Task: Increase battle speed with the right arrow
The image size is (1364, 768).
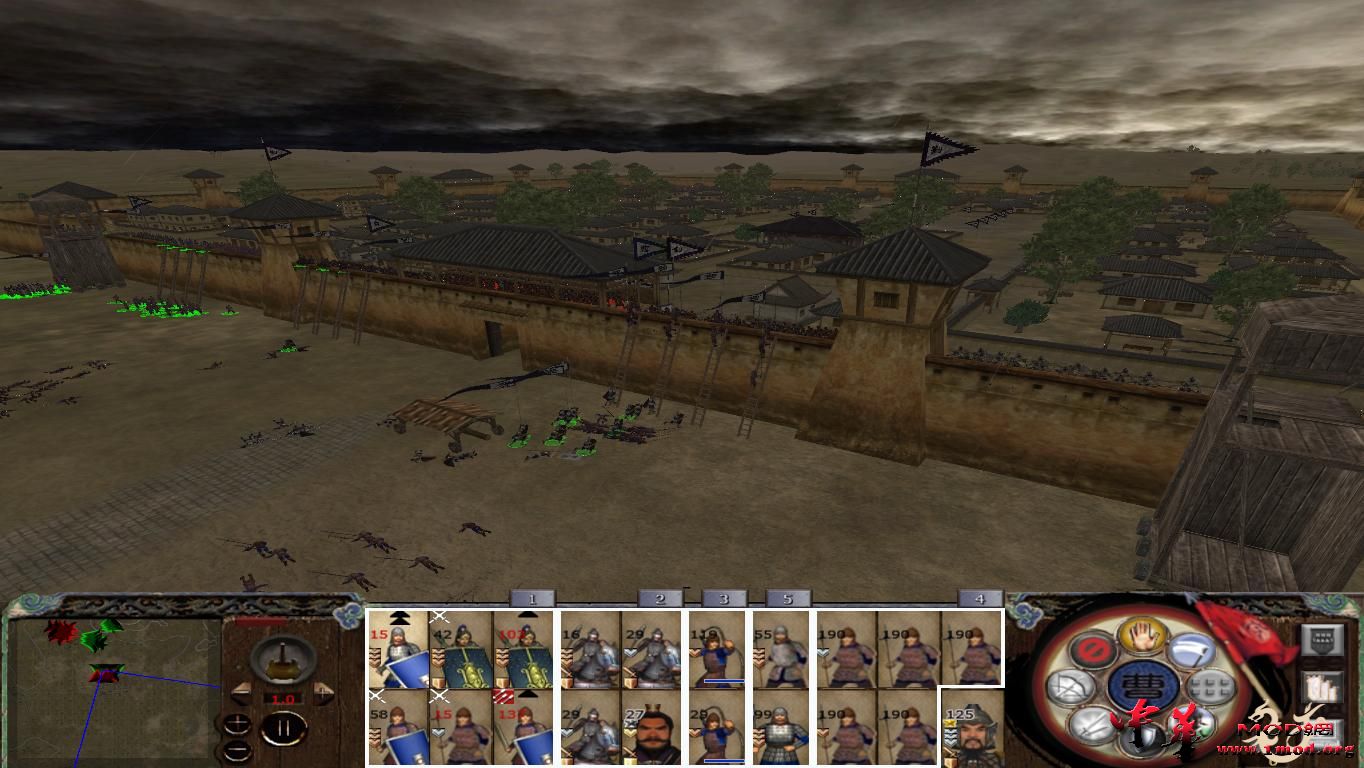Action: pyautogui.click(x=322, y=691)
